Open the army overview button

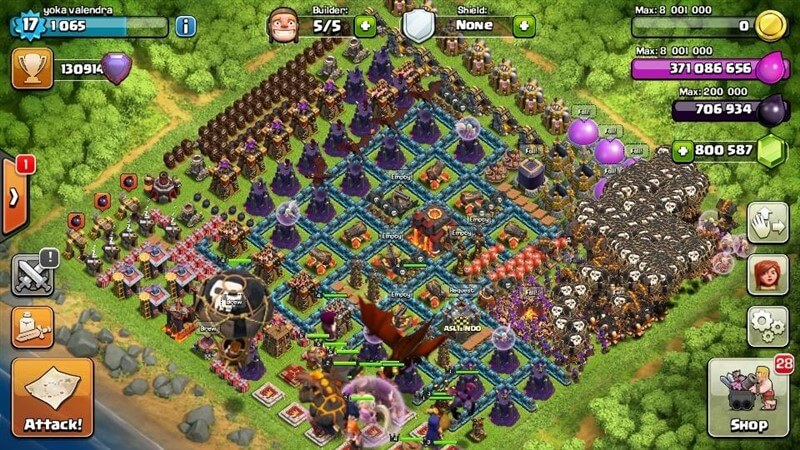coord(32,327)
